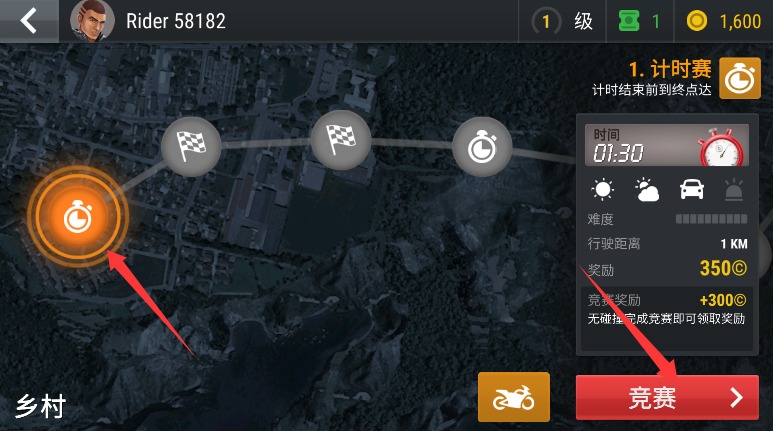Viewport: 773px width, 431px height.
Task: Start the race with the red 竞赛 button
Action: click(x=666, y=397)
